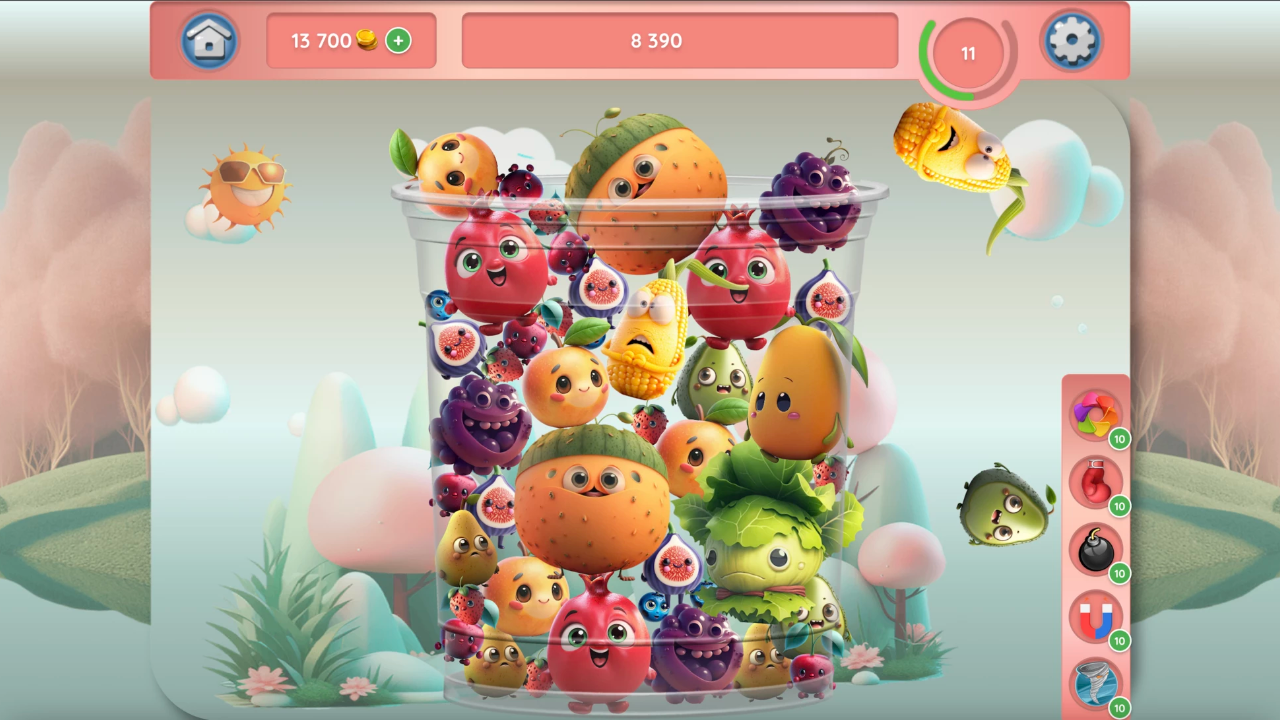Tap the flying corn near the top right

tap(950, 150)
